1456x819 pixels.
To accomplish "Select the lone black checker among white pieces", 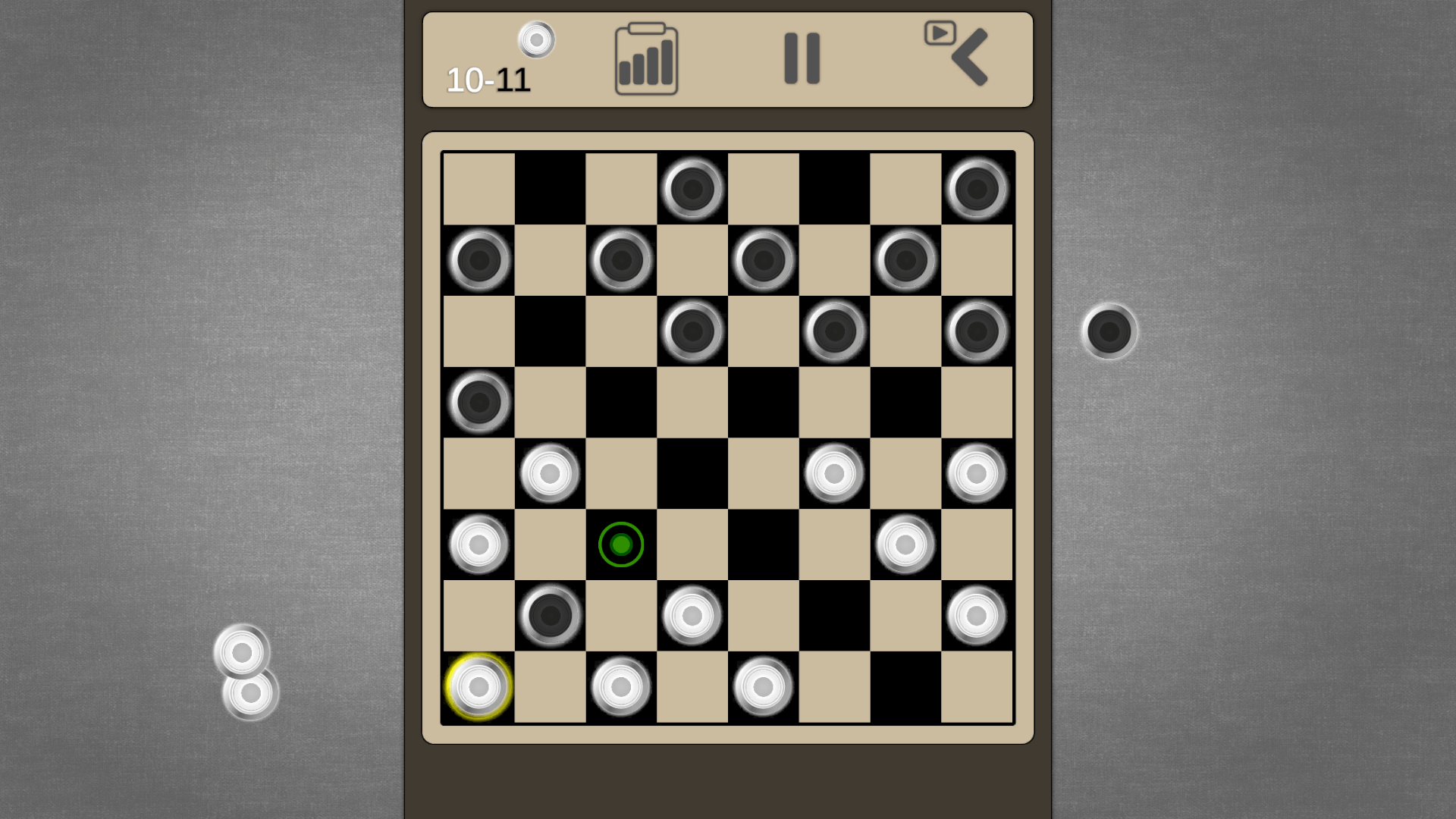I will 549,614.
